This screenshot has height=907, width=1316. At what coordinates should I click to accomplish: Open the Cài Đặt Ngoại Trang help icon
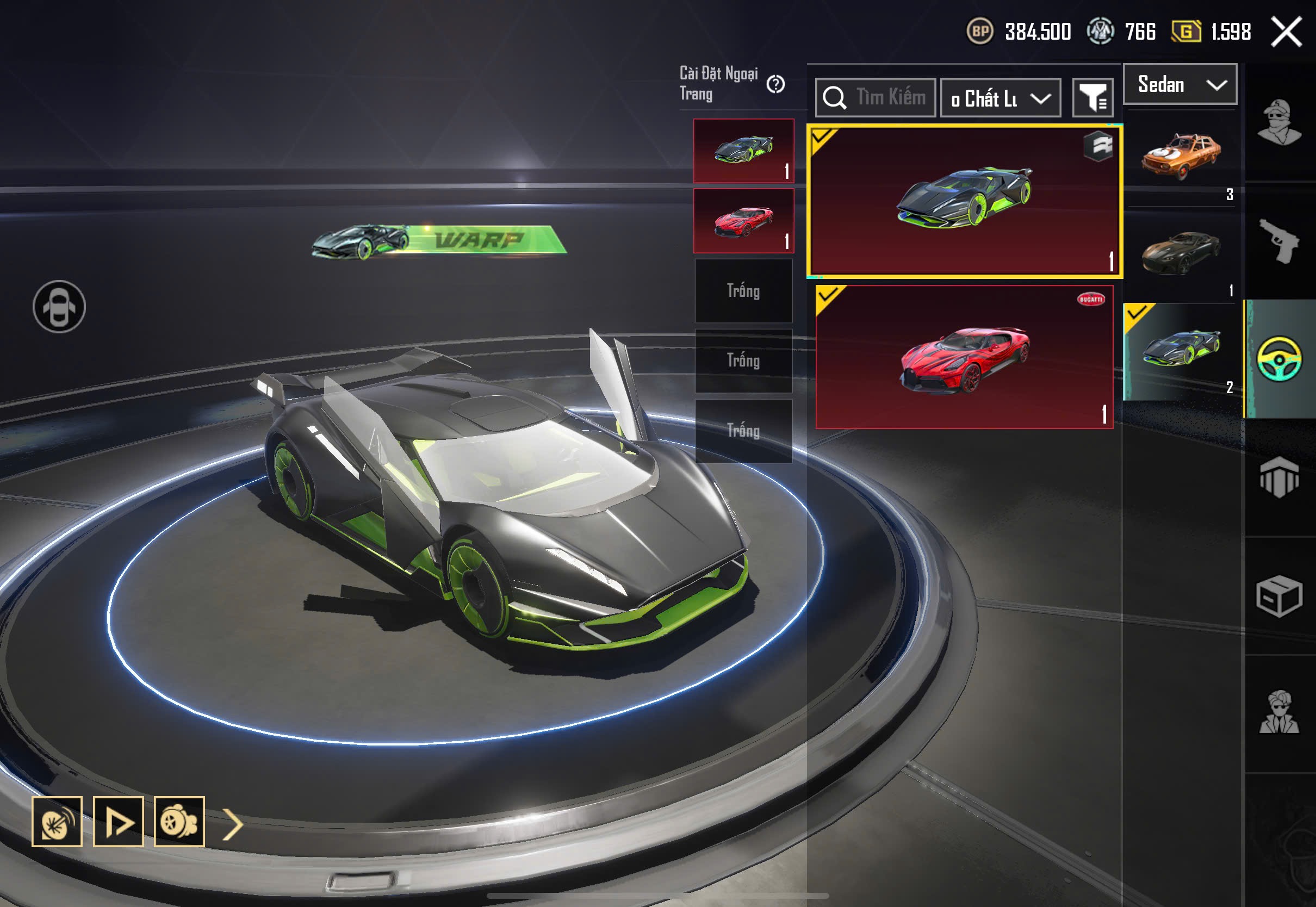click(775, 85)
